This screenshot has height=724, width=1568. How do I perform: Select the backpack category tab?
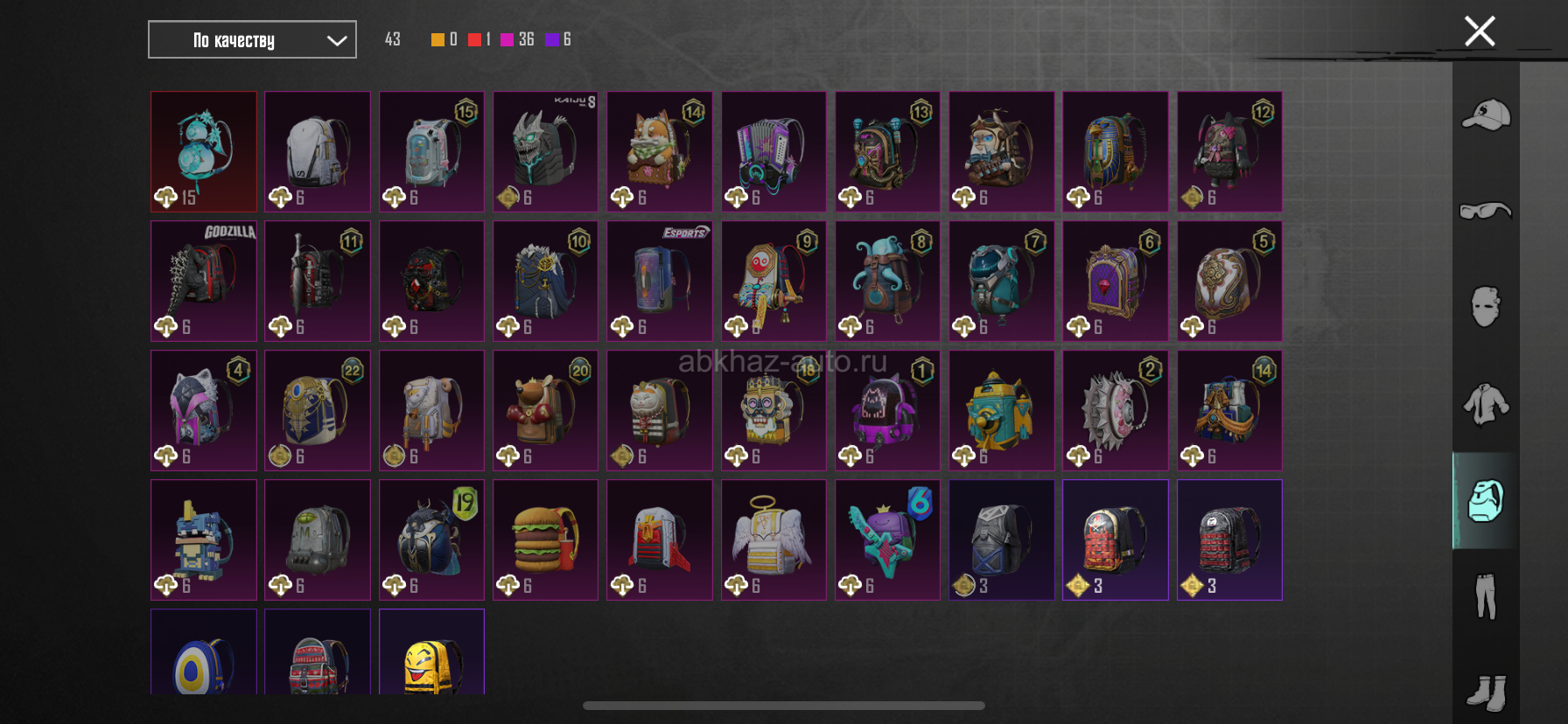1486,500
